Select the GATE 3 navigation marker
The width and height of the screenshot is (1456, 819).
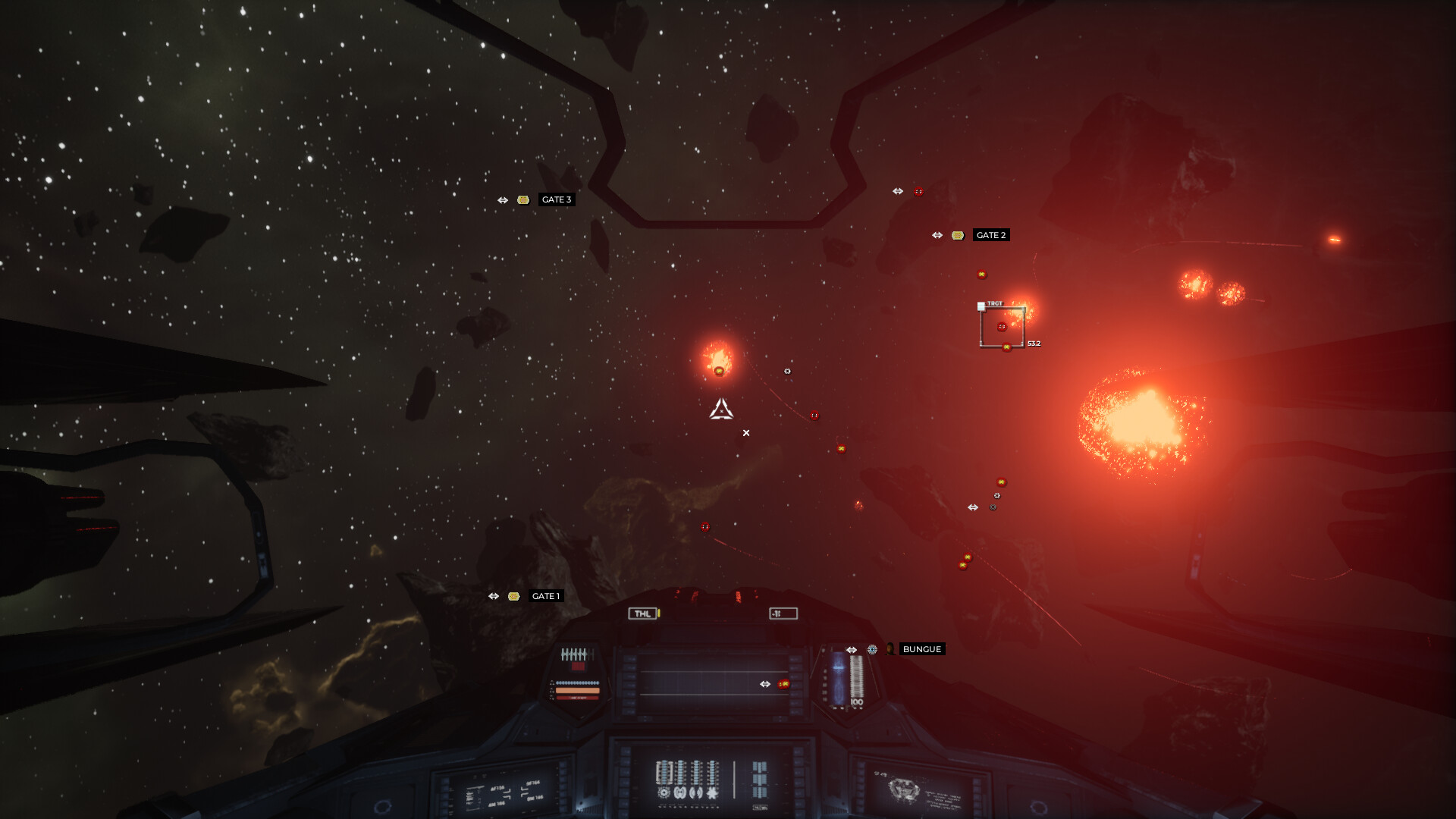pyautogui.click(x=556, y=200)
